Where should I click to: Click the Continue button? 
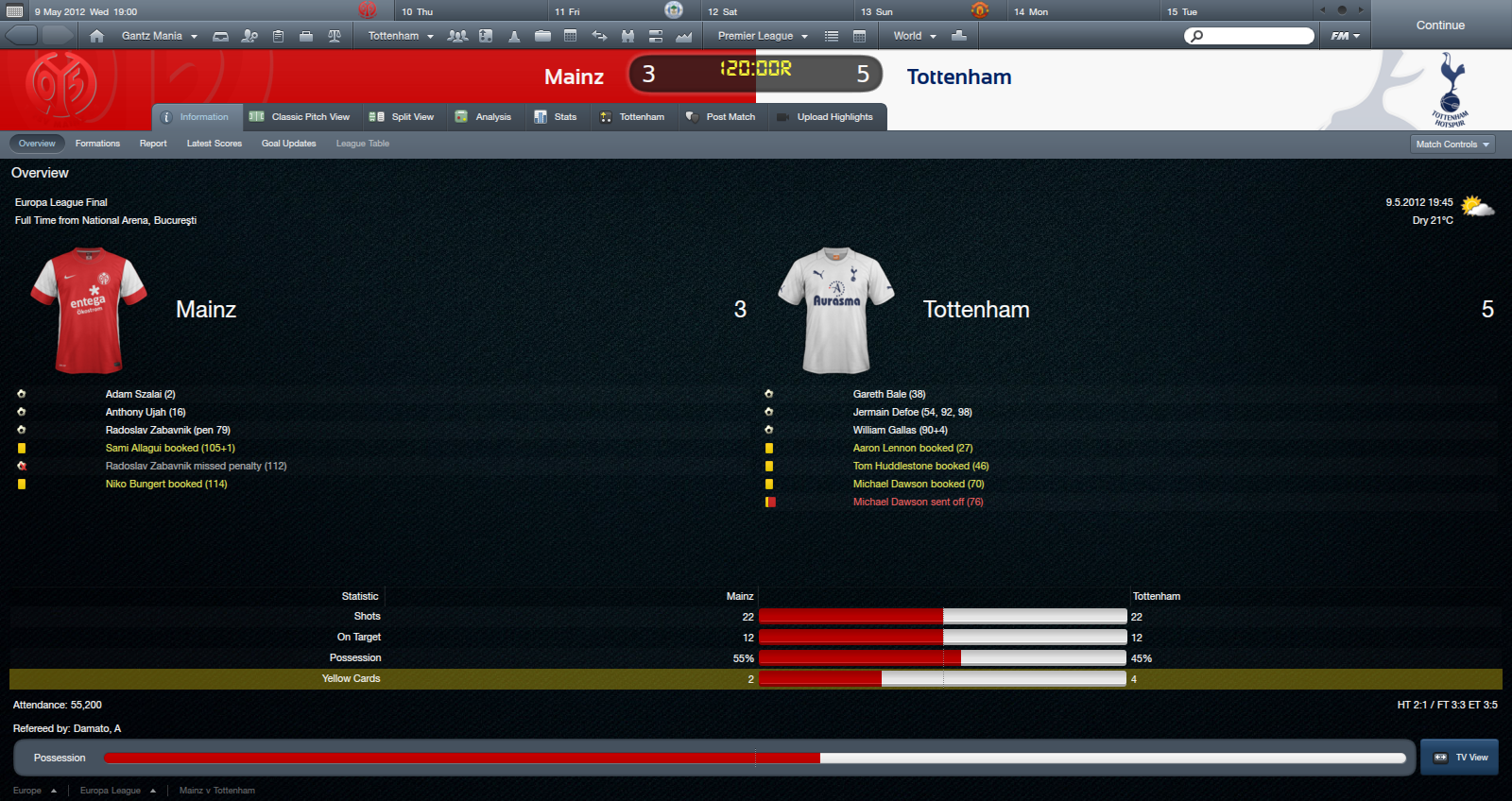(1439, 26)
